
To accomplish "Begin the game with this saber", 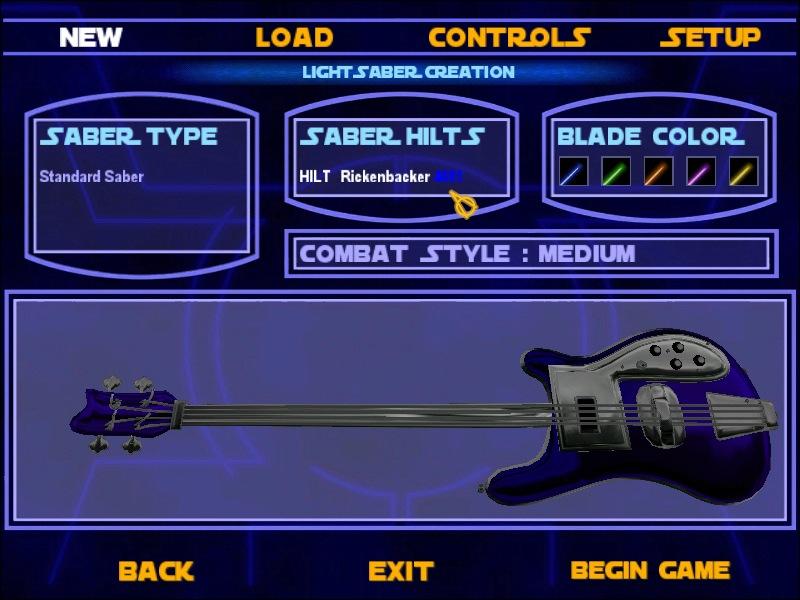I will tap(650, 571).
